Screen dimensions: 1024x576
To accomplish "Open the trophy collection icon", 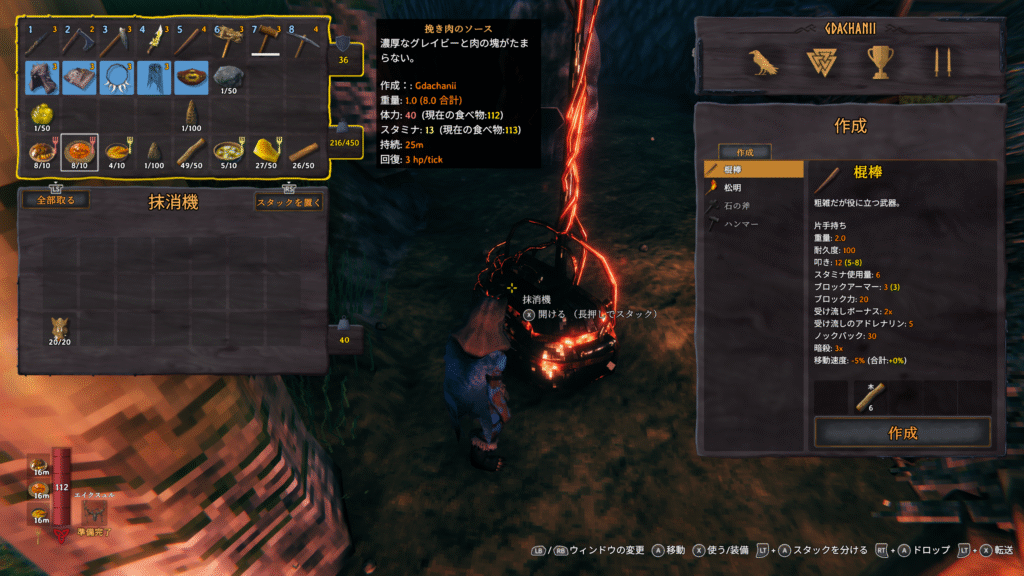I will coord(880,63).
